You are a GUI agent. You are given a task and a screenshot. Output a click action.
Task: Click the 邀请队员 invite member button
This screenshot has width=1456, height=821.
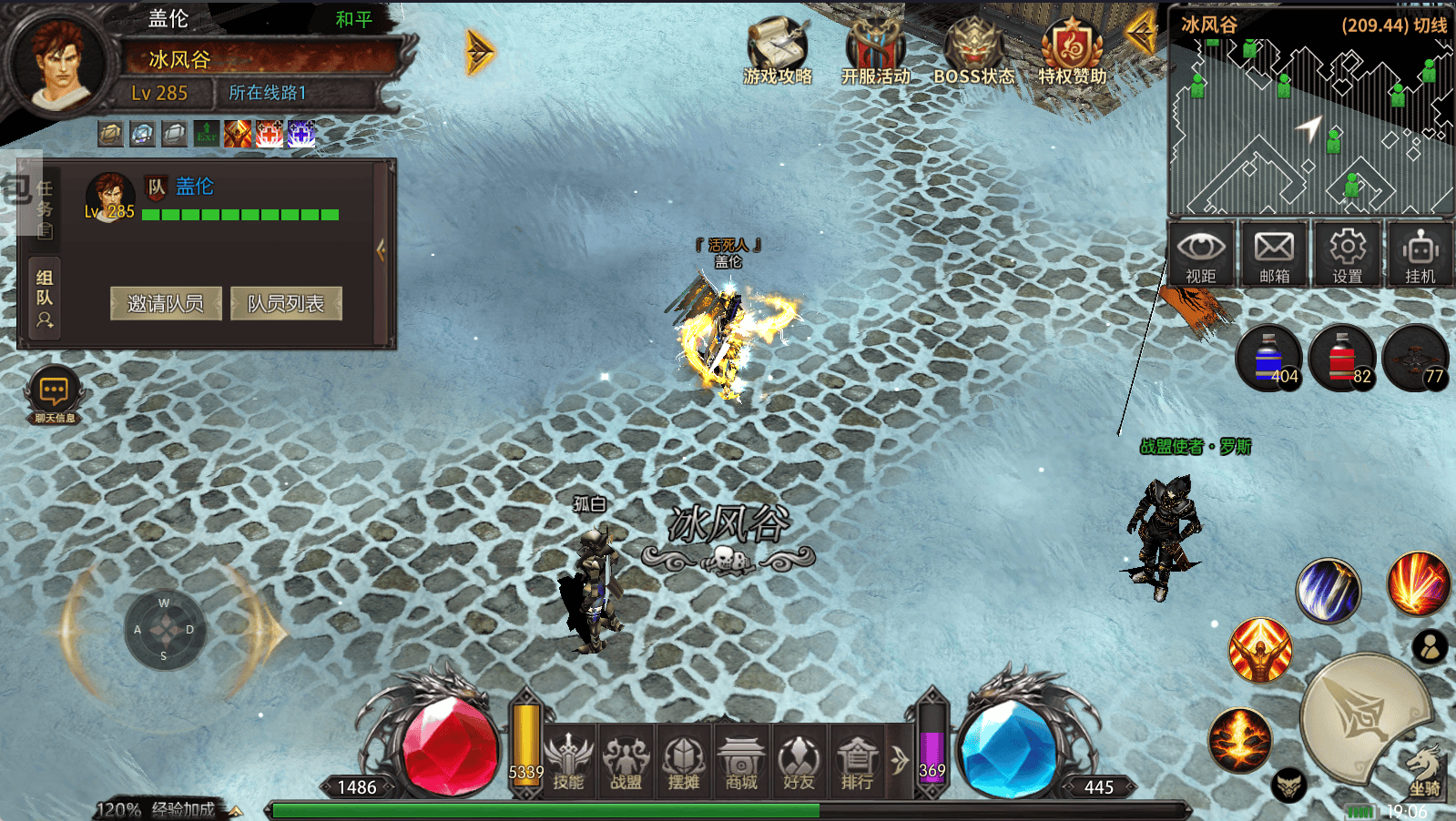click(166, 303)
